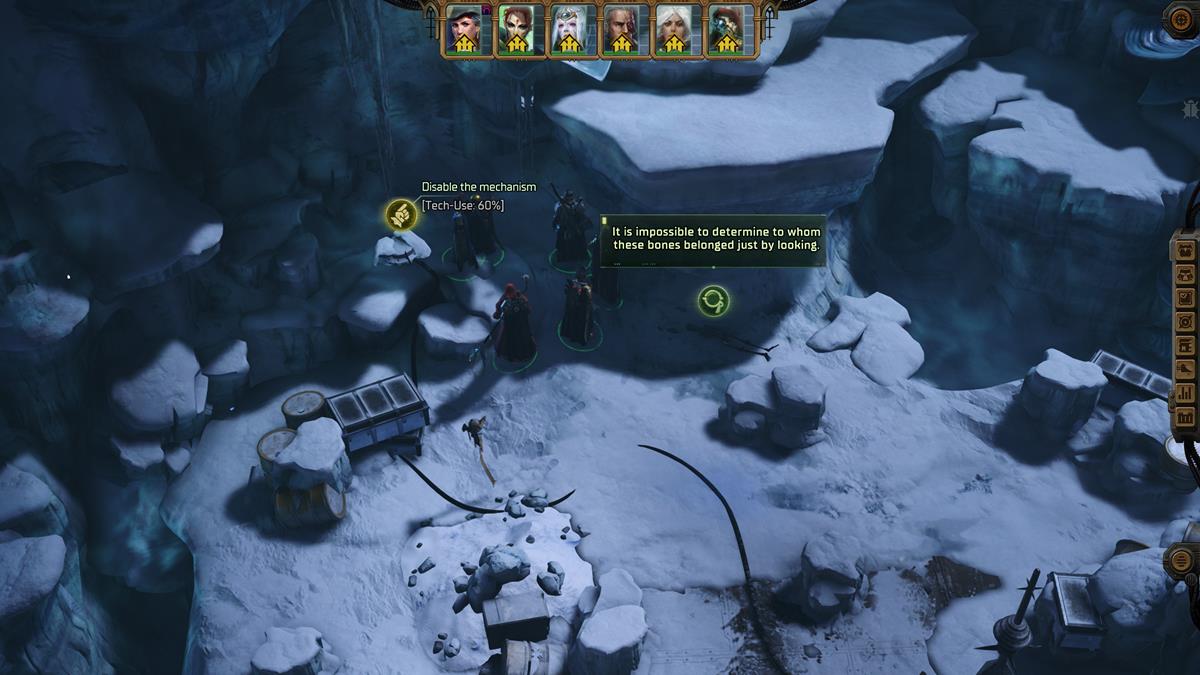
Task: Open the checklist journal menu icon
Action: (x=1186, y=298)
